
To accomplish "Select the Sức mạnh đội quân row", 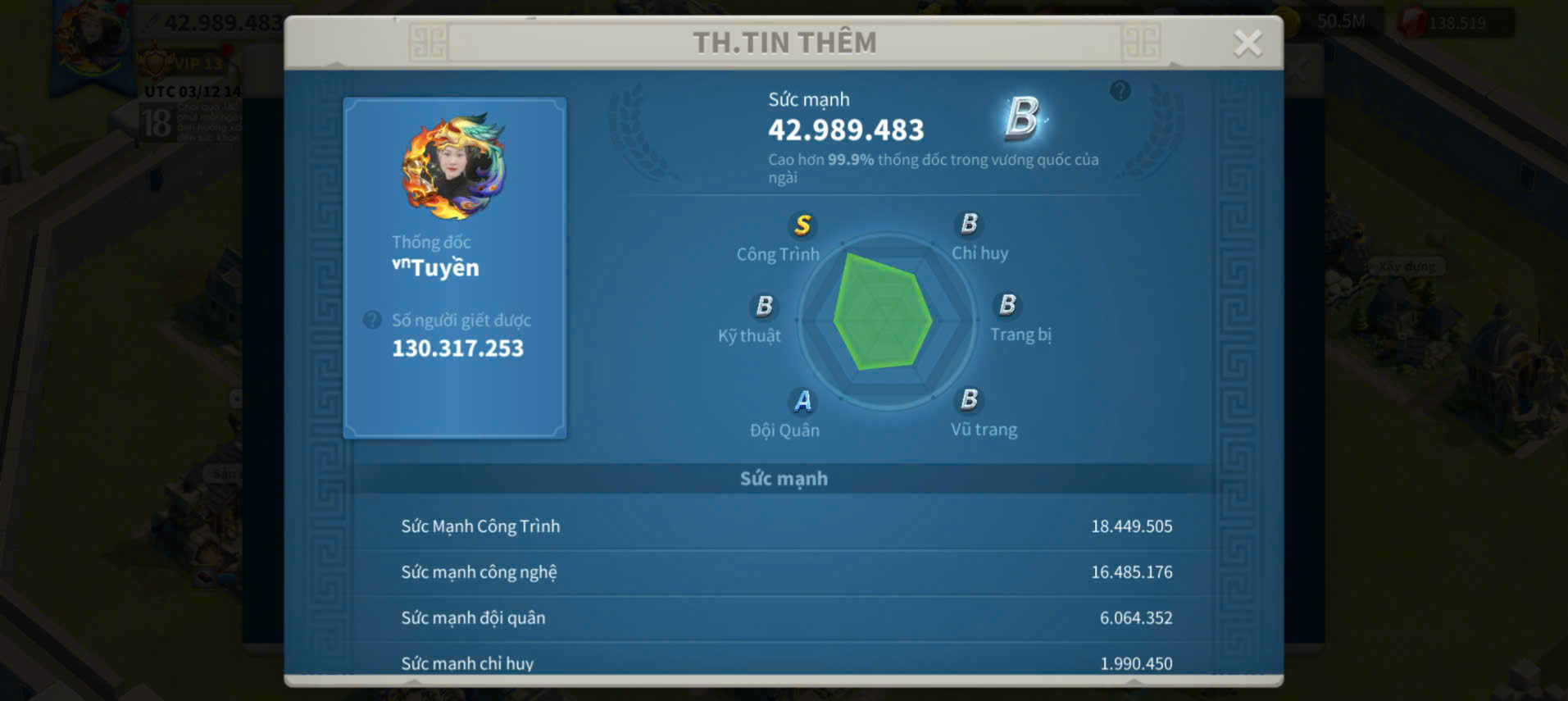I will (785, 618).
